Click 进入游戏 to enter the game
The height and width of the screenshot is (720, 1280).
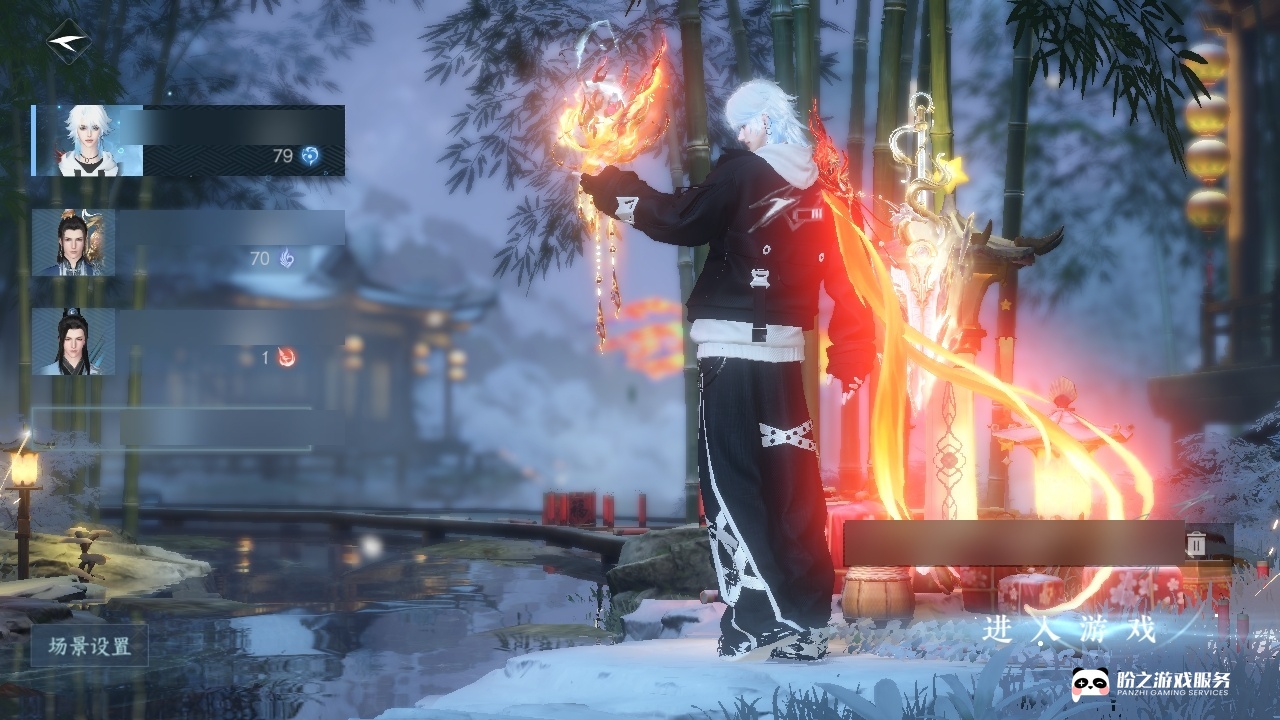(1068, 629)
